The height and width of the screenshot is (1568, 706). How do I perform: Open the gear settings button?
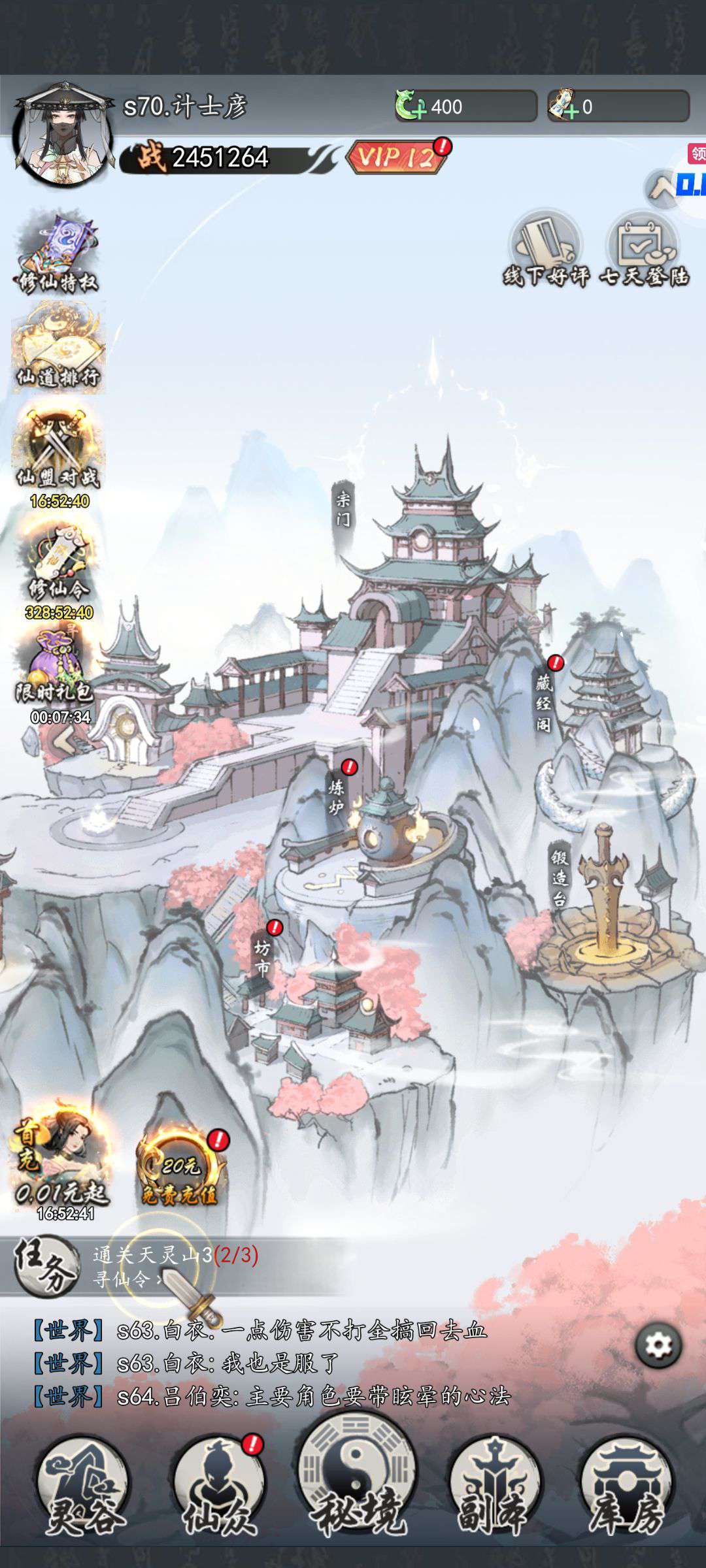coord(658,1345)
